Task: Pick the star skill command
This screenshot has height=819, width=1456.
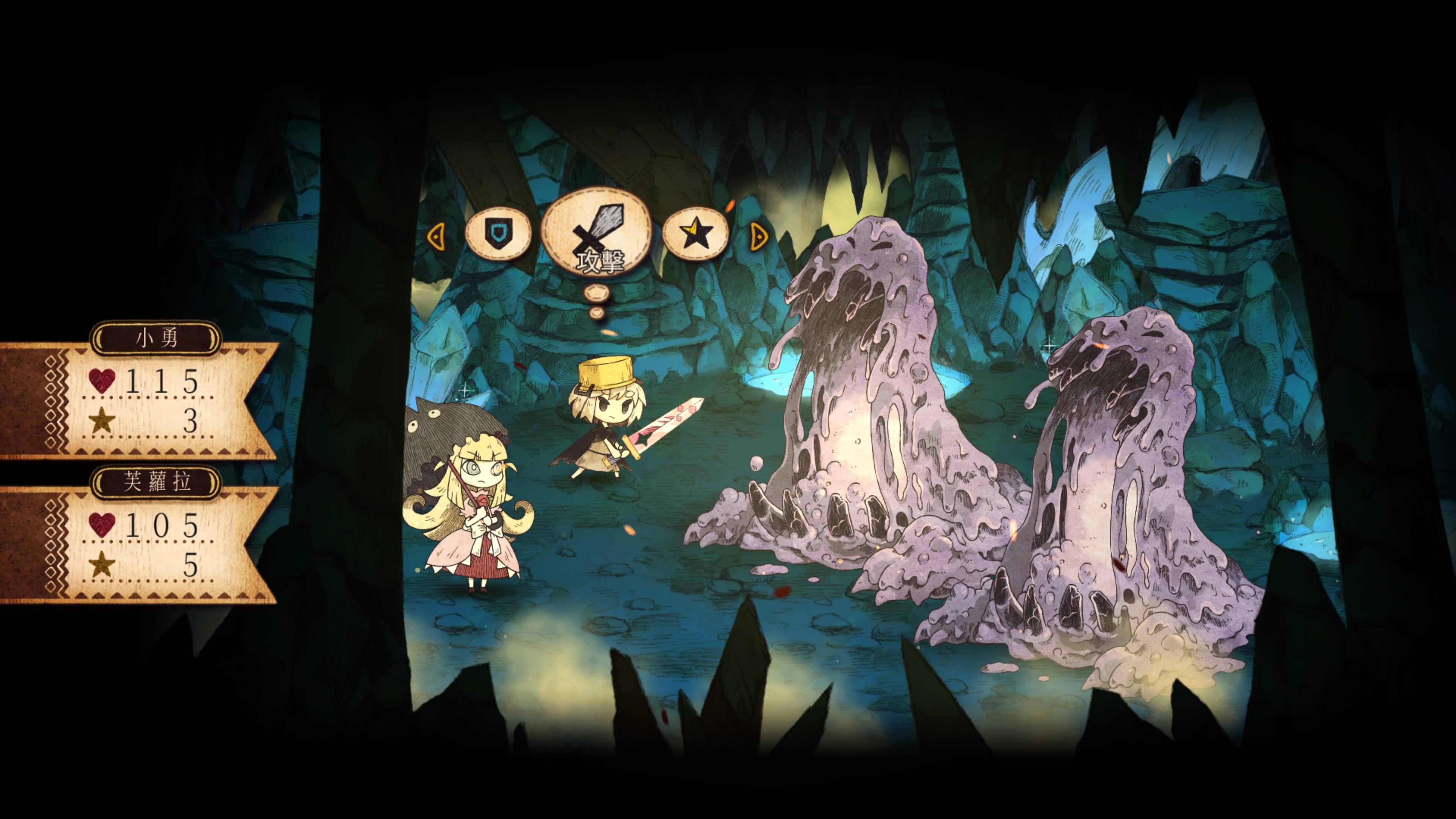Action: click(x=695, y=233)
